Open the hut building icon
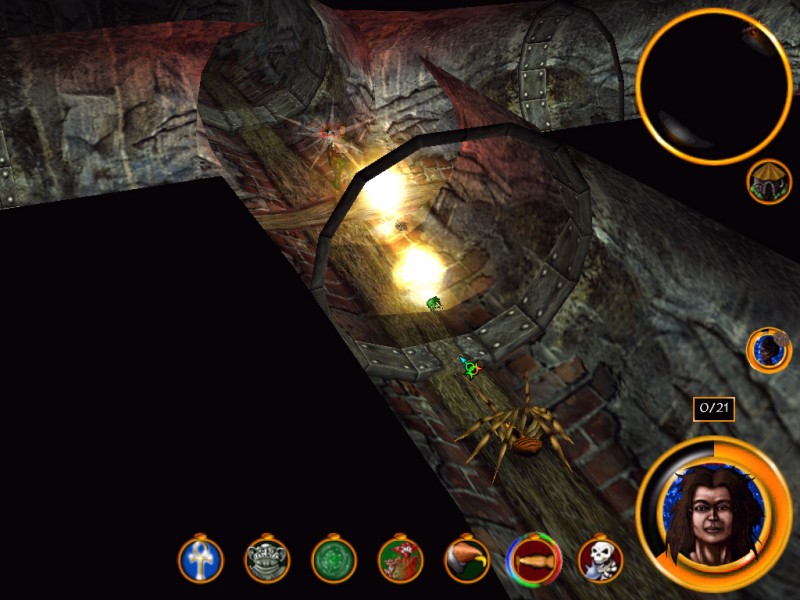 (x=769, y=182)
